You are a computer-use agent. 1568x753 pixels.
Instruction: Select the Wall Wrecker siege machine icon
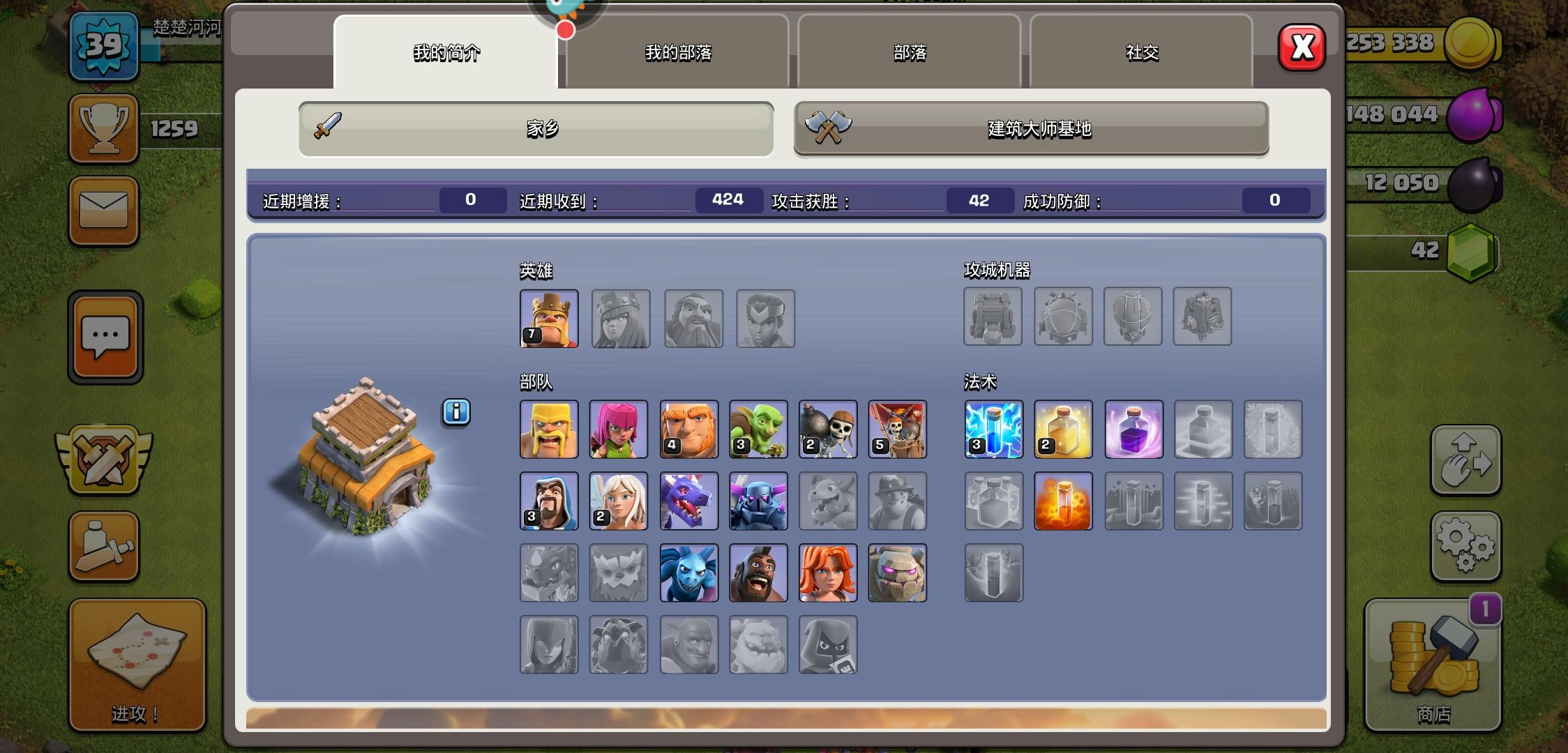[993, 317]
